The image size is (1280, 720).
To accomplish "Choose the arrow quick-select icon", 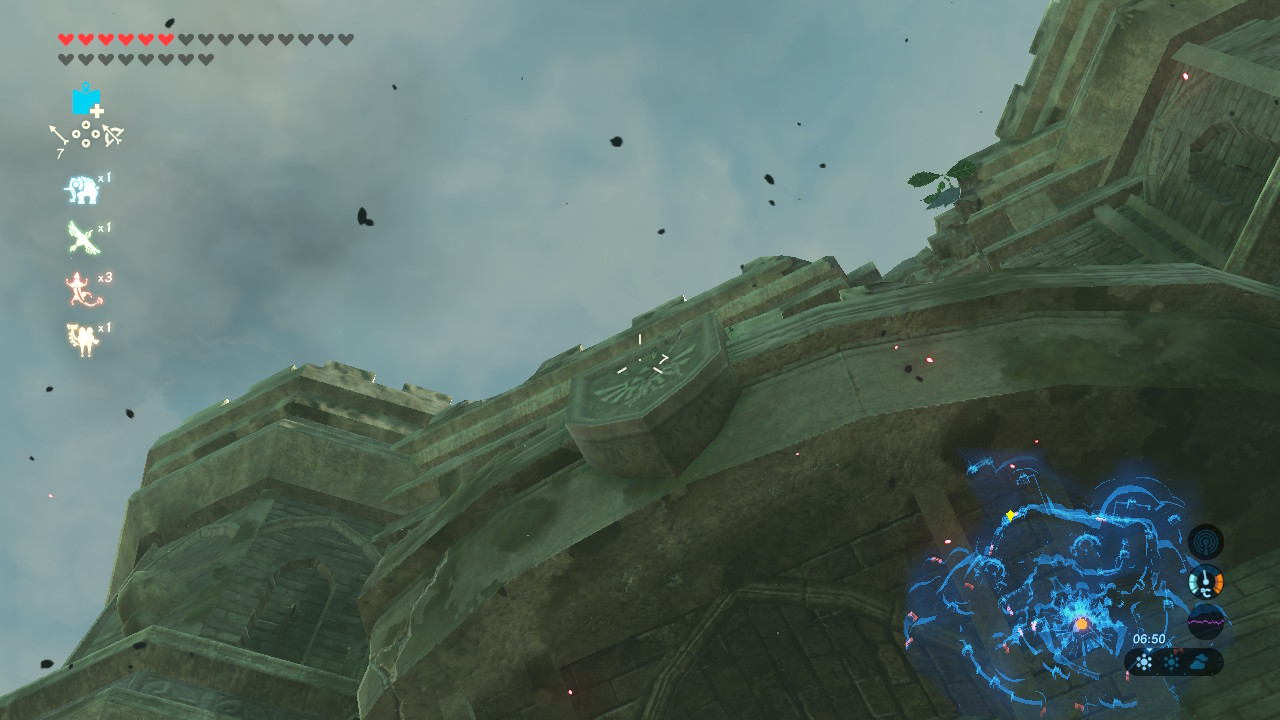I will (x=58, y=136).
